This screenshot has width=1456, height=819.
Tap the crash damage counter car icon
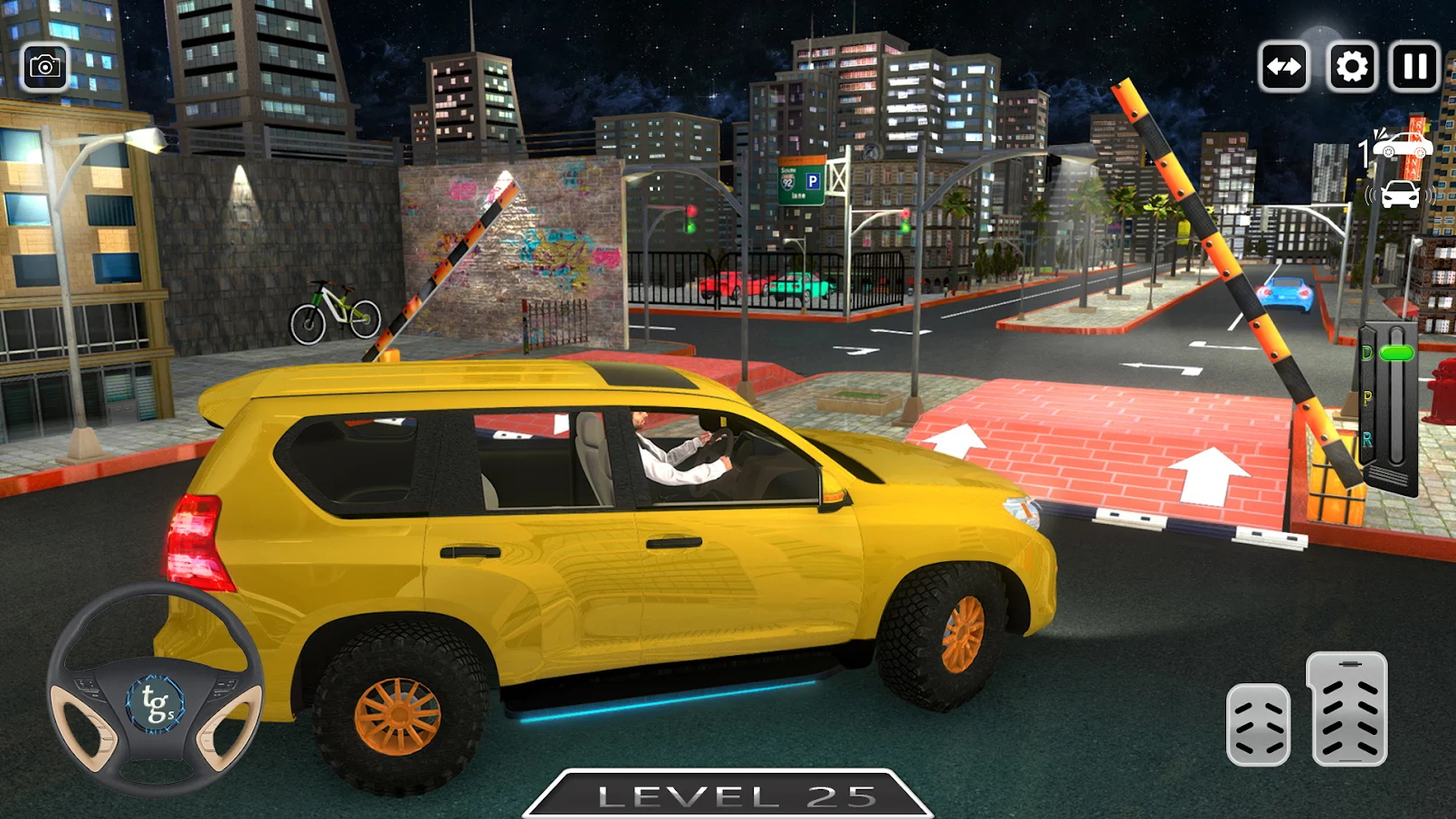coord(1403,143)
